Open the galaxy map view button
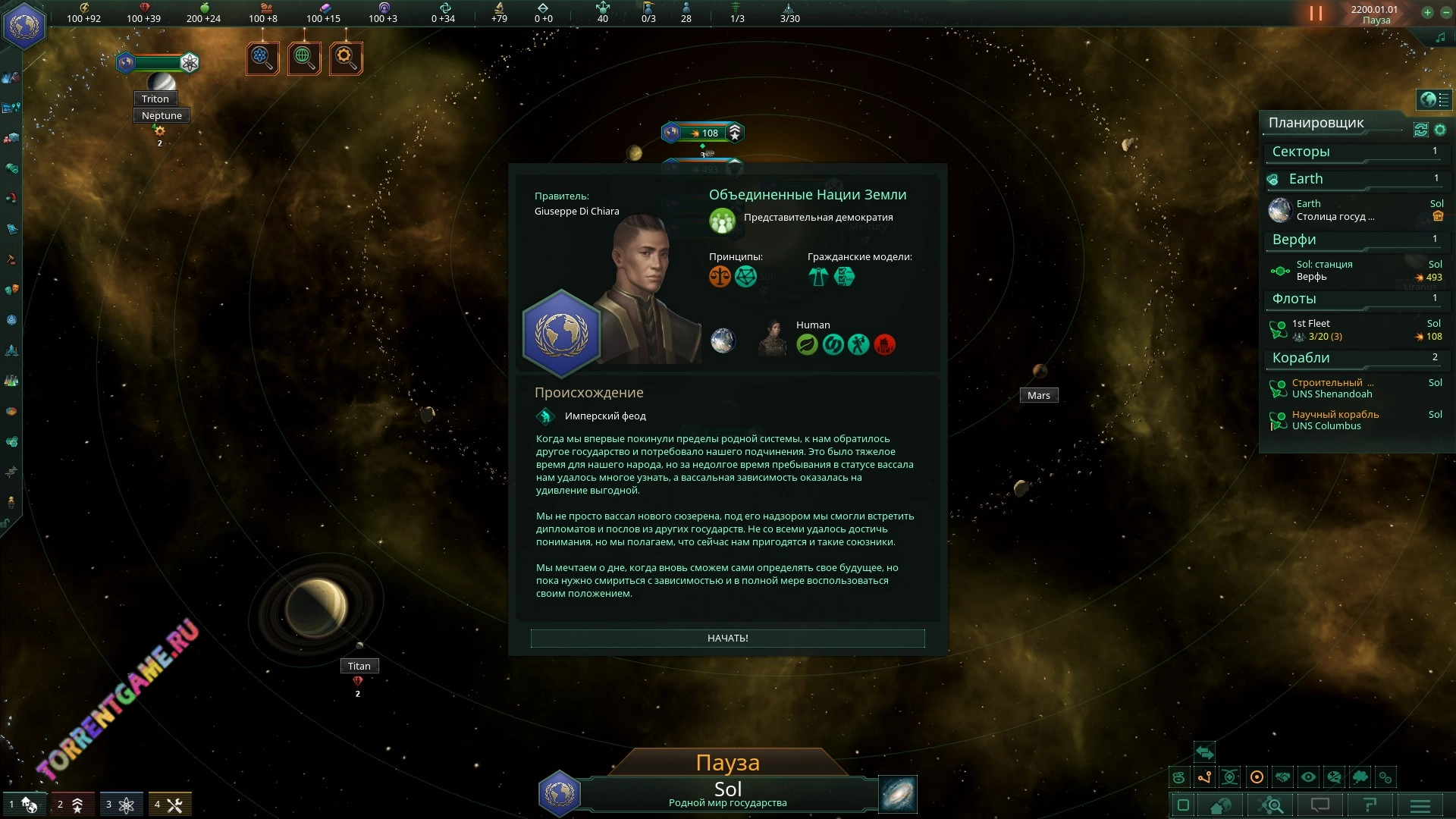The height and width of the screenshot is (819, 1456). [898, 794]
